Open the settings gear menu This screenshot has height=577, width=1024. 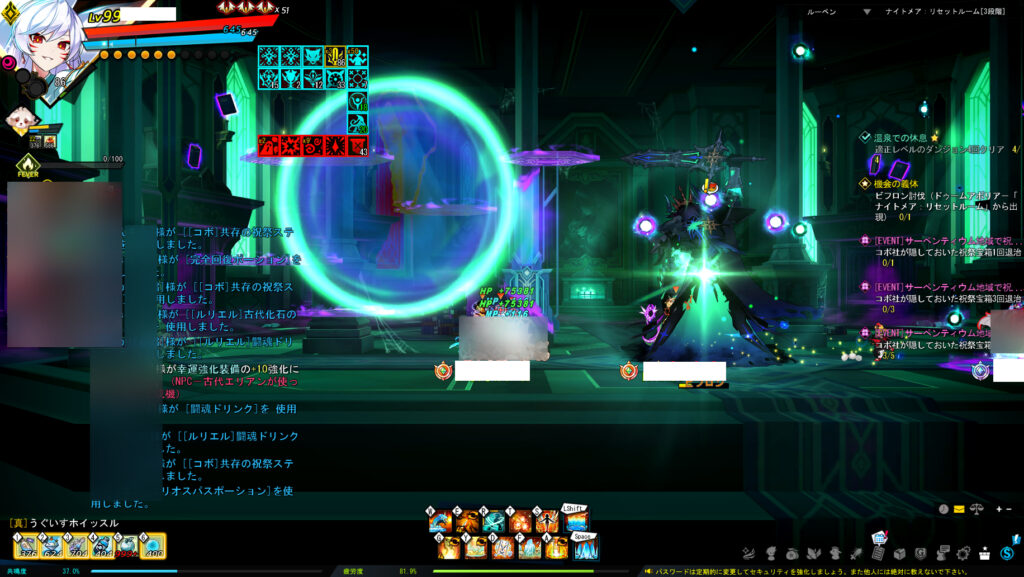coord(963,553)
